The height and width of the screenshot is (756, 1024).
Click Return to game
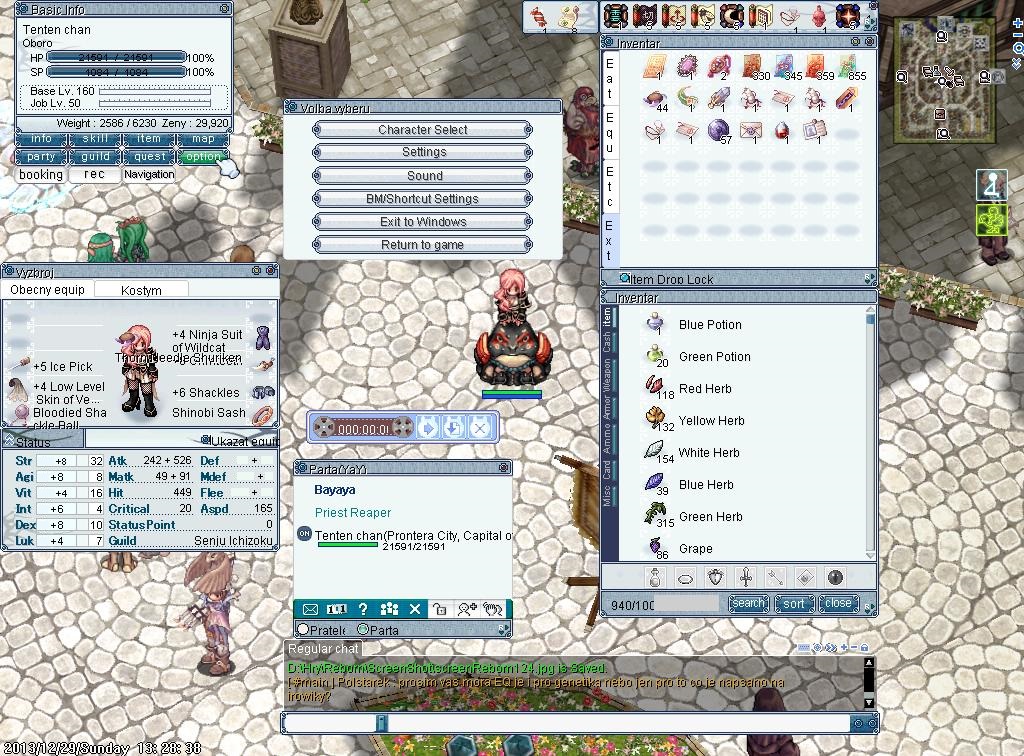(423, 245)
